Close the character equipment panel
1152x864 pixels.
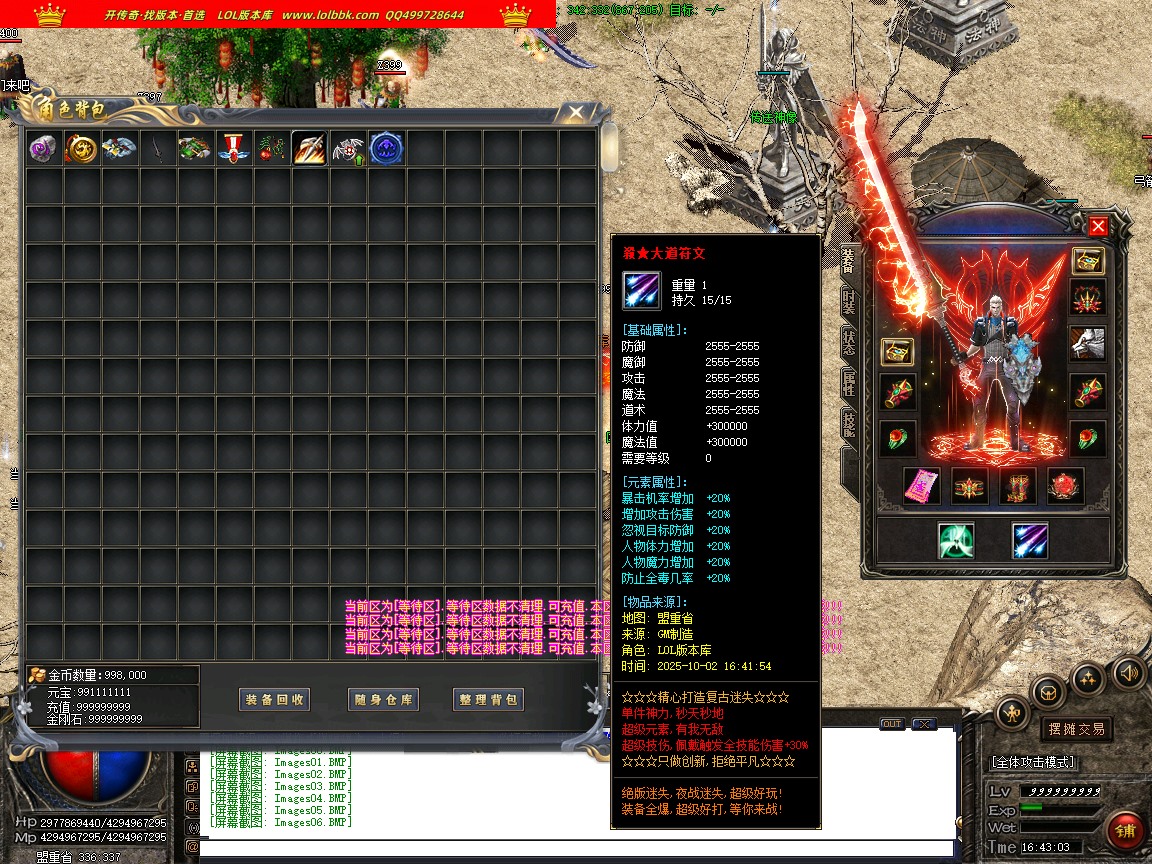(x=1098, y=226)
